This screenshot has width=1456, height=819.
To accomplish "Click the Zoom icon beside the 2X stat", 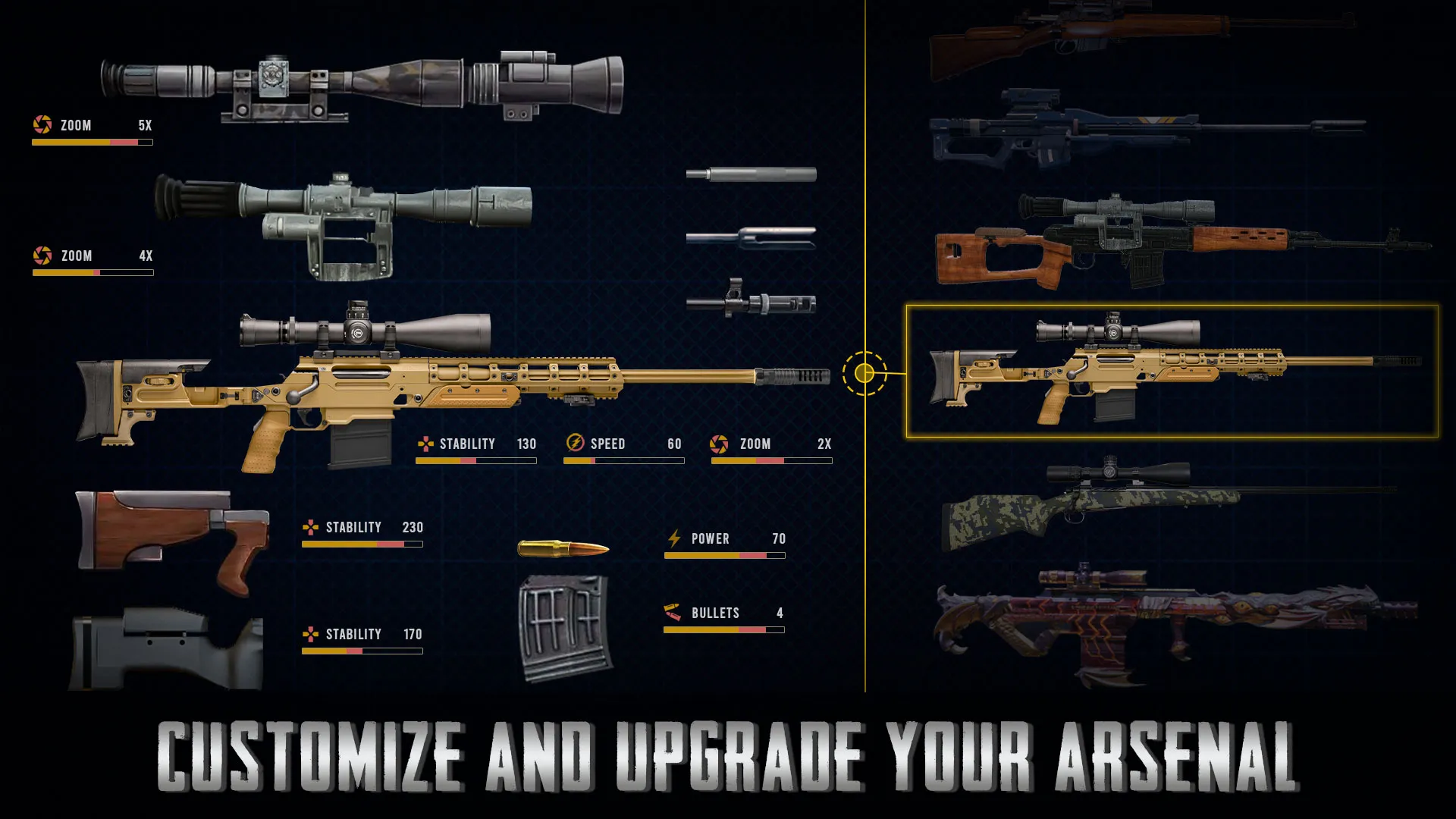I will pos(717,444).
